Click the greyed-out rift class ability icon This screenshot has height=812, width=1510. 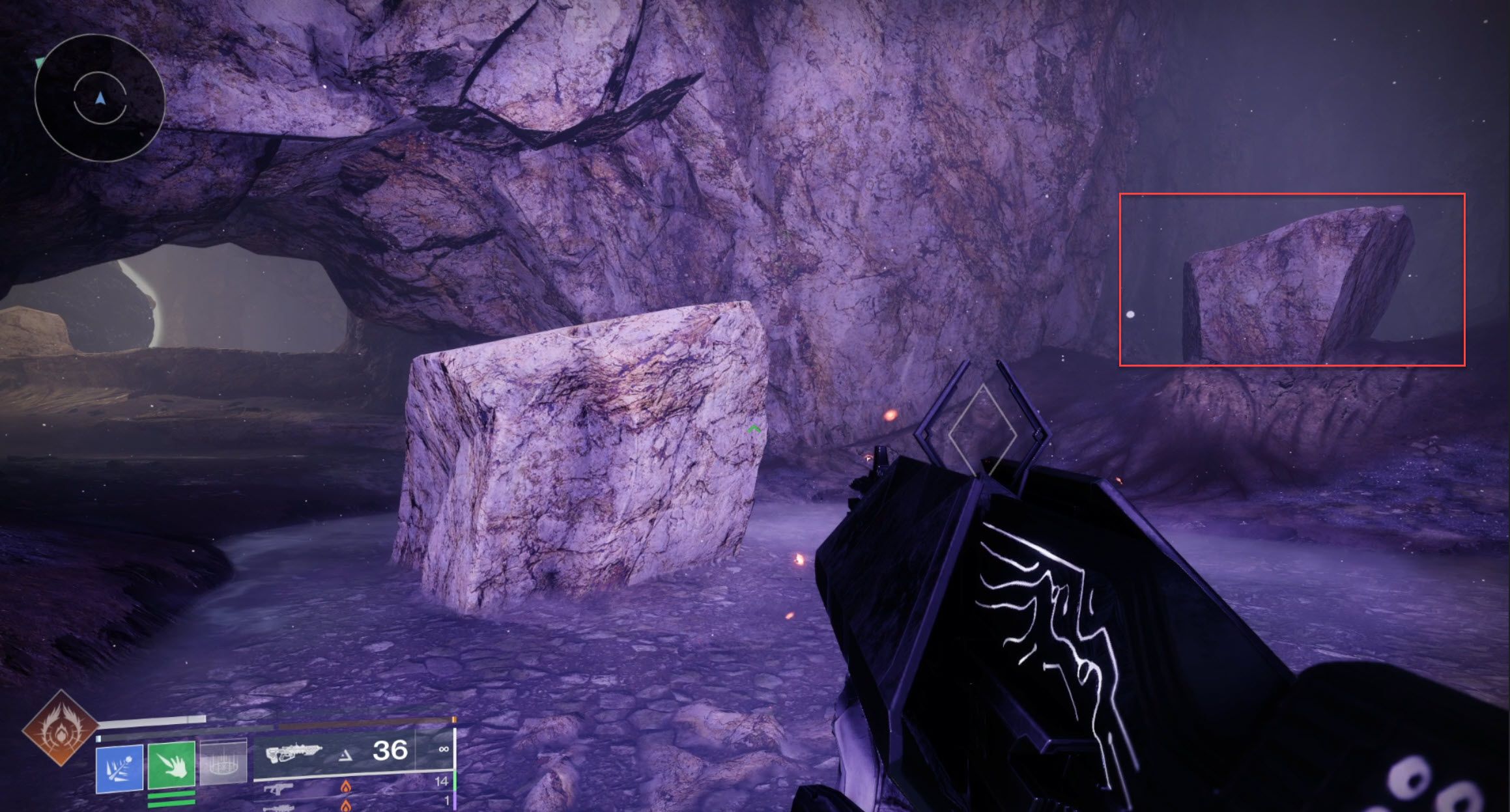click(x=223, y=764)
